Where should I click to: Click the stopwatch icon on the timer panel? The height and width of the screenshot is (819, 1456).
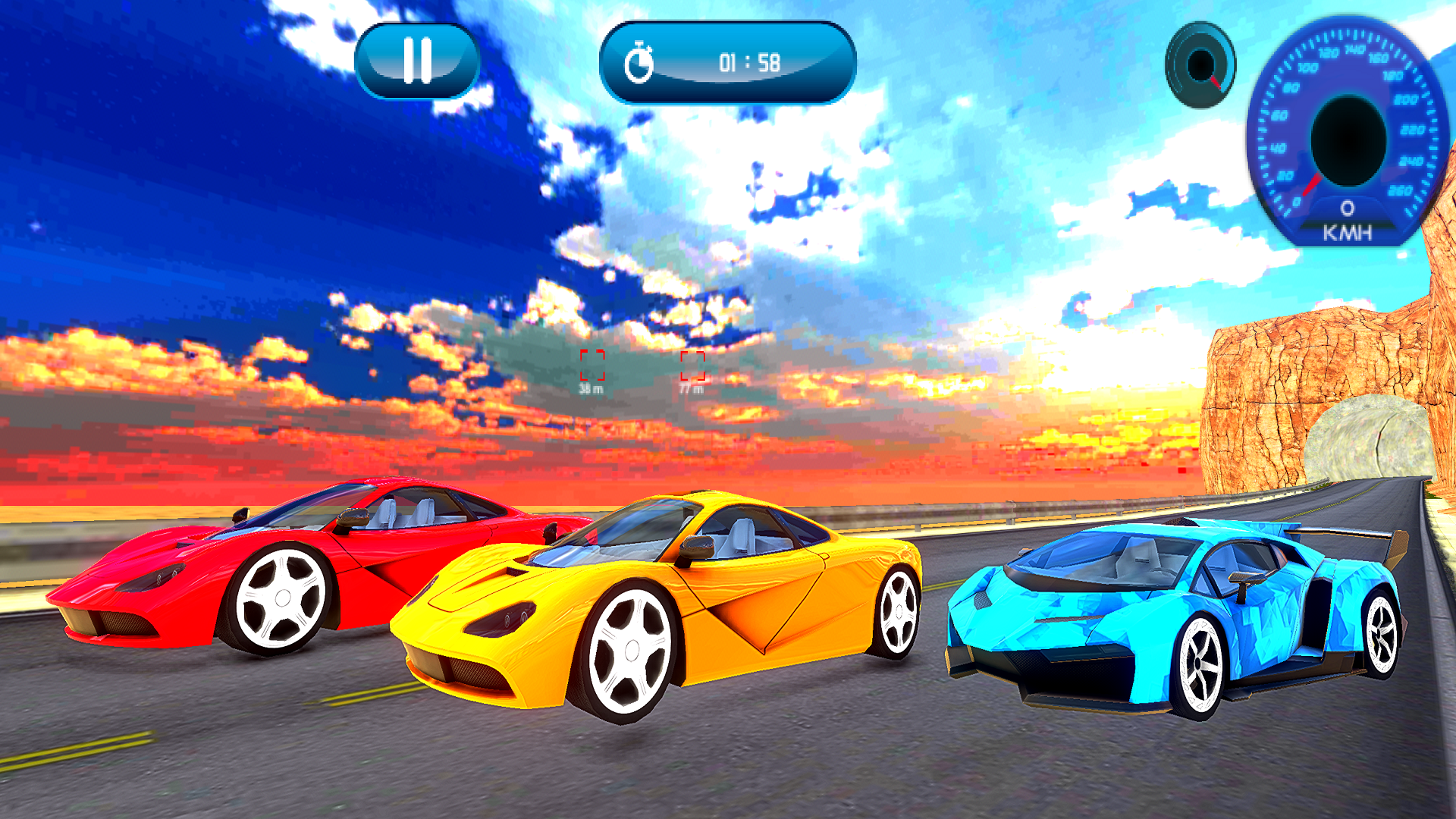click(x=641, y=63)
